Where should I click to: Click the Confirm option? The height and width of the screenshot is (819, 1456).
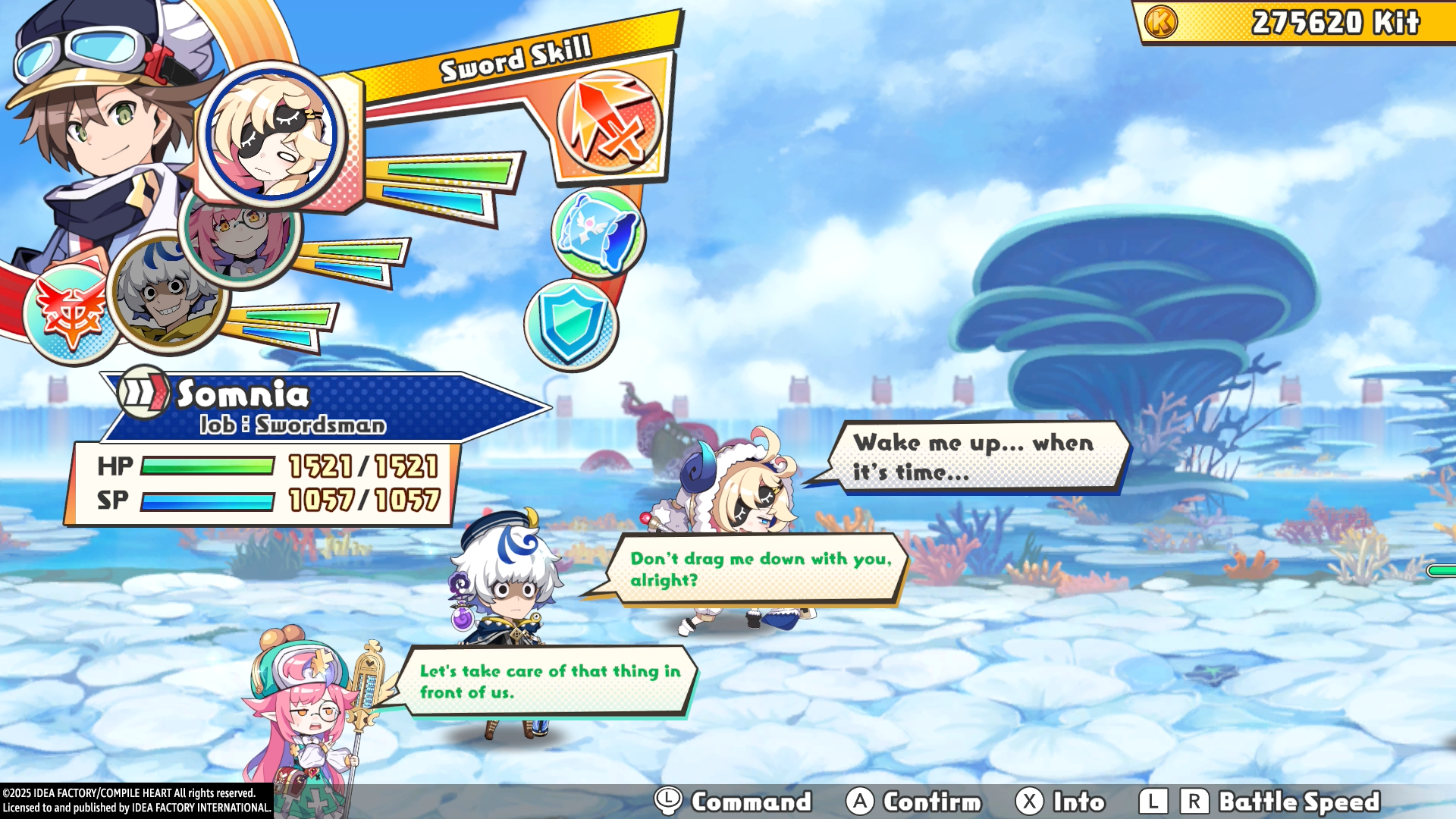pyautogui.click(x=915, y=802)
